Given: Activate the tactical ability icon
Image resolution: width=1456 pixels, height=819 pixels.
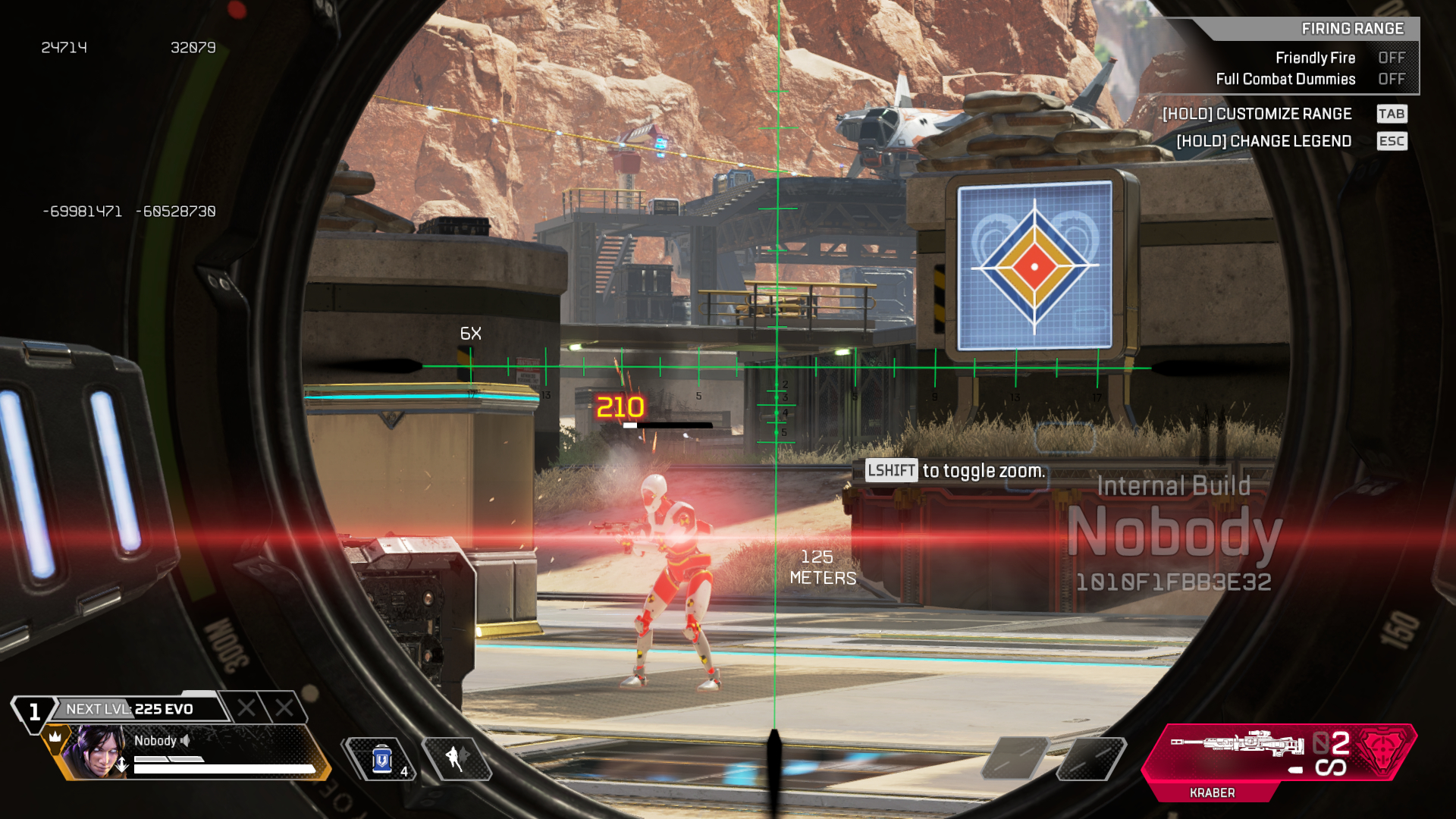Looking at the screenshot, I should [x=457, y=758].
